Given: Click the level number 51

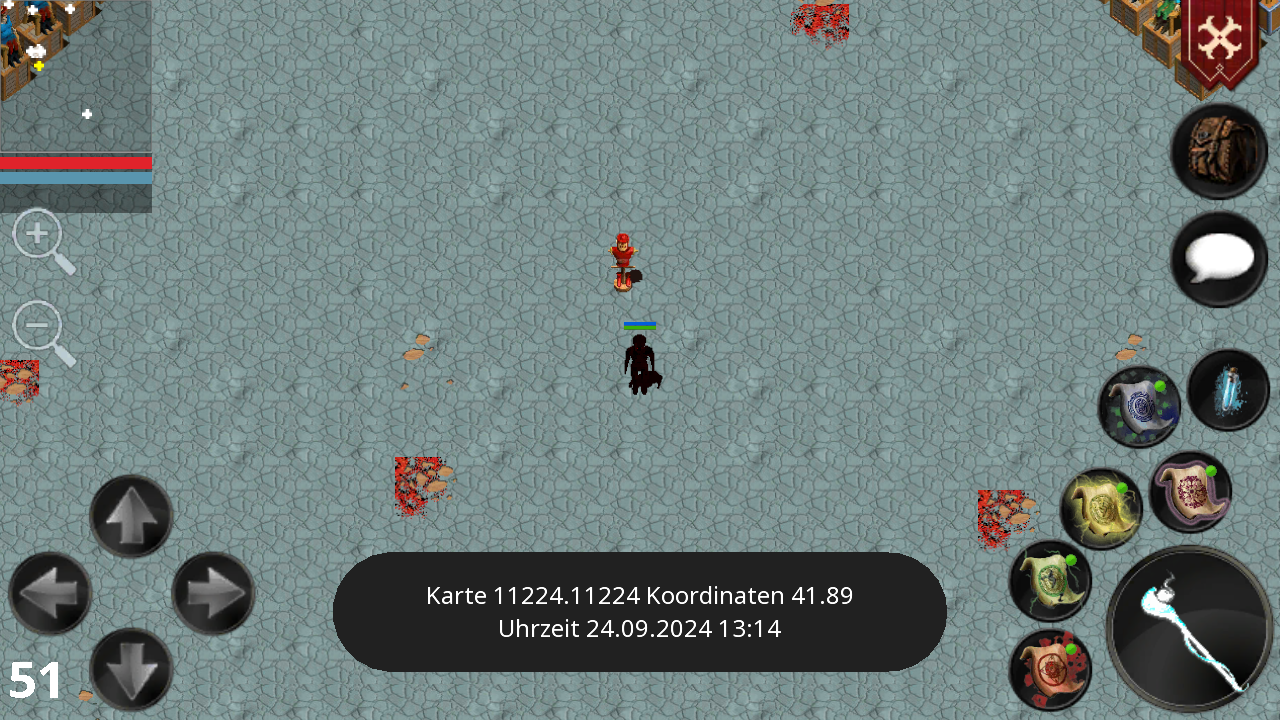Looking at the screenshot, I should coord(35,680).
